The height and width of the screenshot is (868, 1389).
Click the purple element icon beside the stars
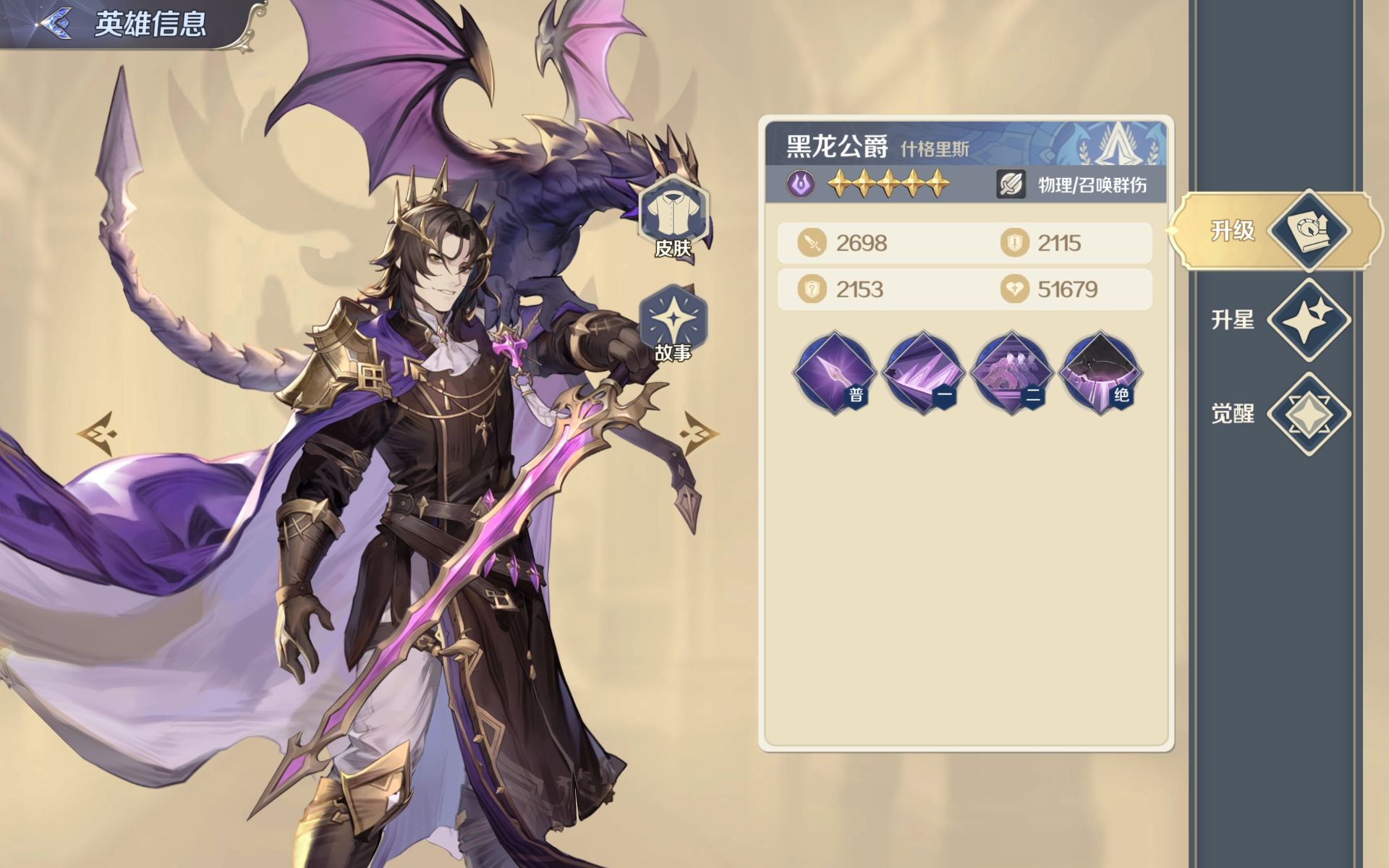tap(800, 184)
